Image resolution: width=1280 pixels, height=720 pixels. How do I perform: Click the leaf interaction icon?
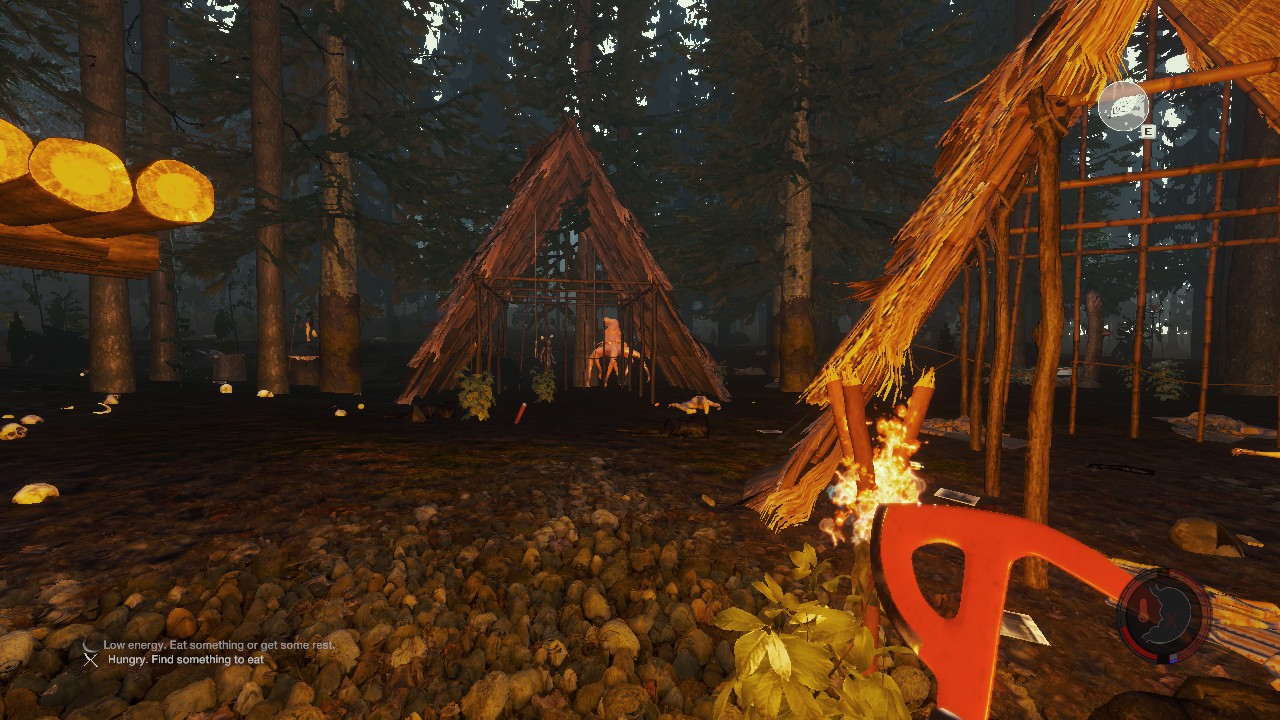pyautogui.click(x=1122, y=106)
